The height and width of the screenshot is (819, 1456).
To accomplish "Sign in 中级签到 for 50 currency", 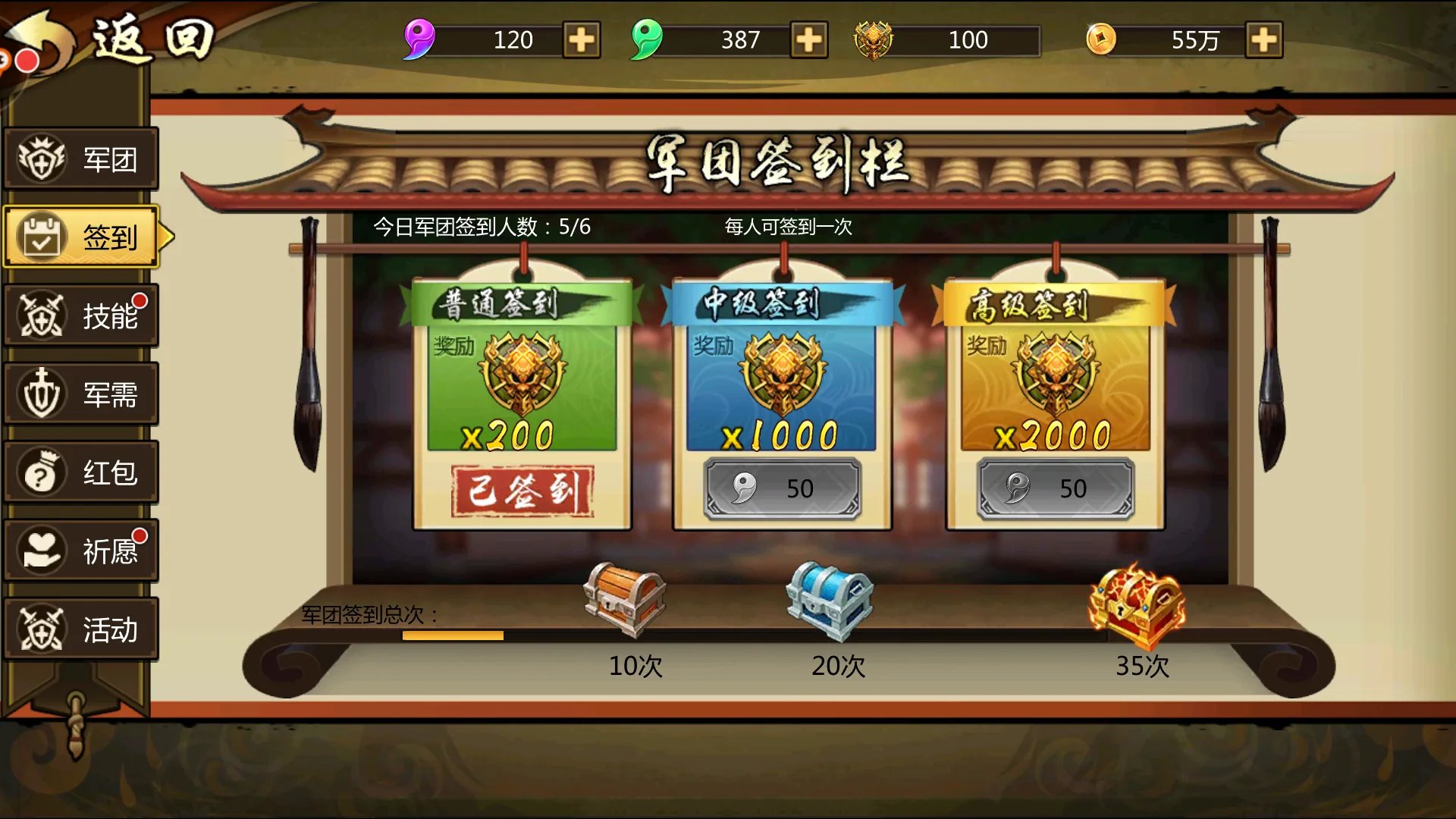I will click(x=781, y=488).
